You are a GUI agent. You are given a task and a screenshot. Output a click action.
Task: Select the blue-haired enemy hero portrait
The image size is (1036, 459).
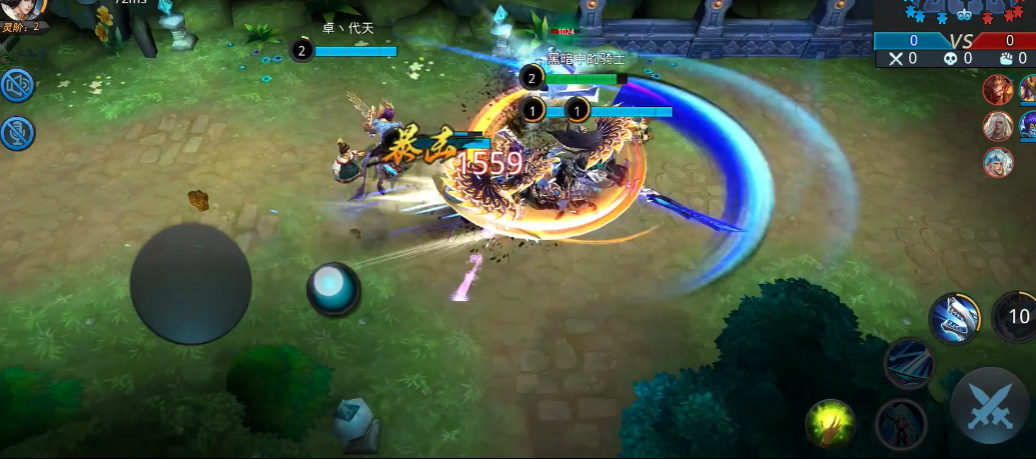click(997, 161)
